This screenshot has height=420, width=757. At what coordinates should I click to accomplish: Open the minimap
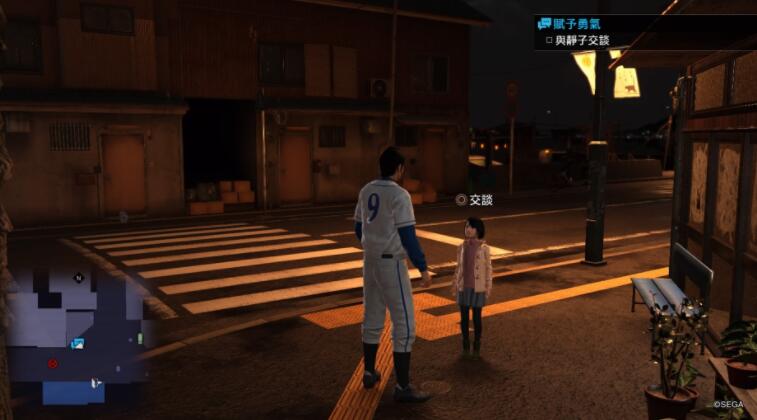coord(76,335)
